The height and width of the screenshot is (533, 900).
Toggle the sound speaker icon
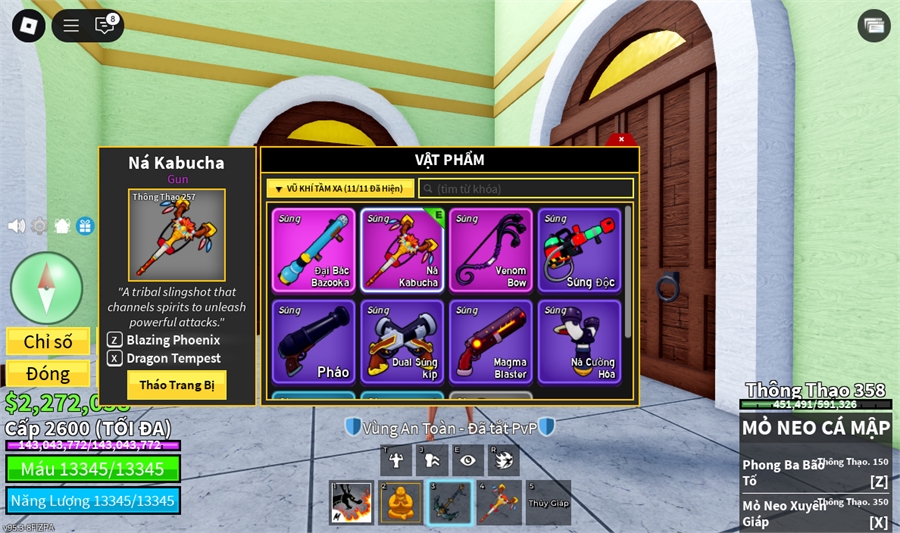click(16, 226)
